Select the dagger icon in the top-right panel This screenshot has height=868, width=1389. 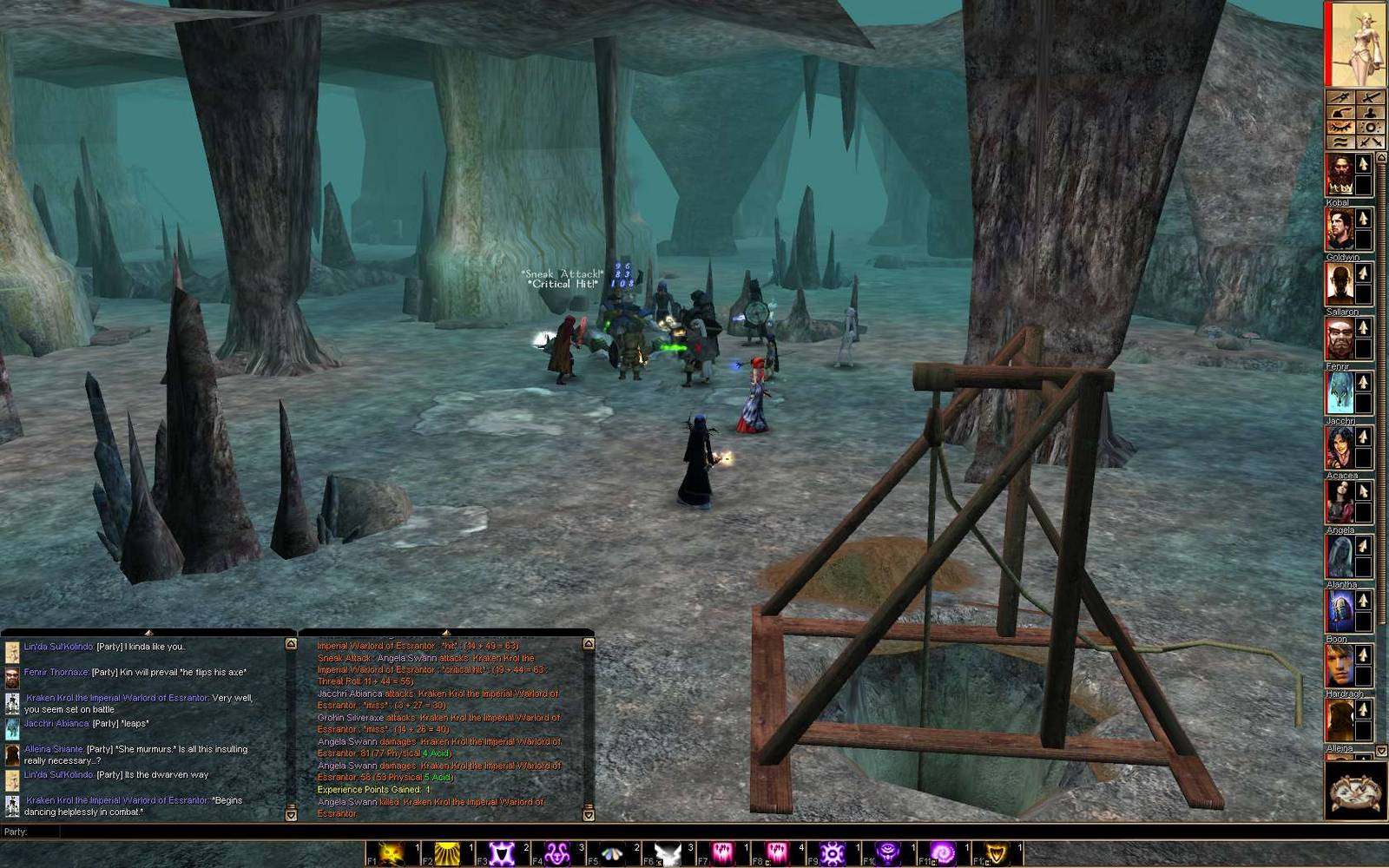click(1340, 97)
